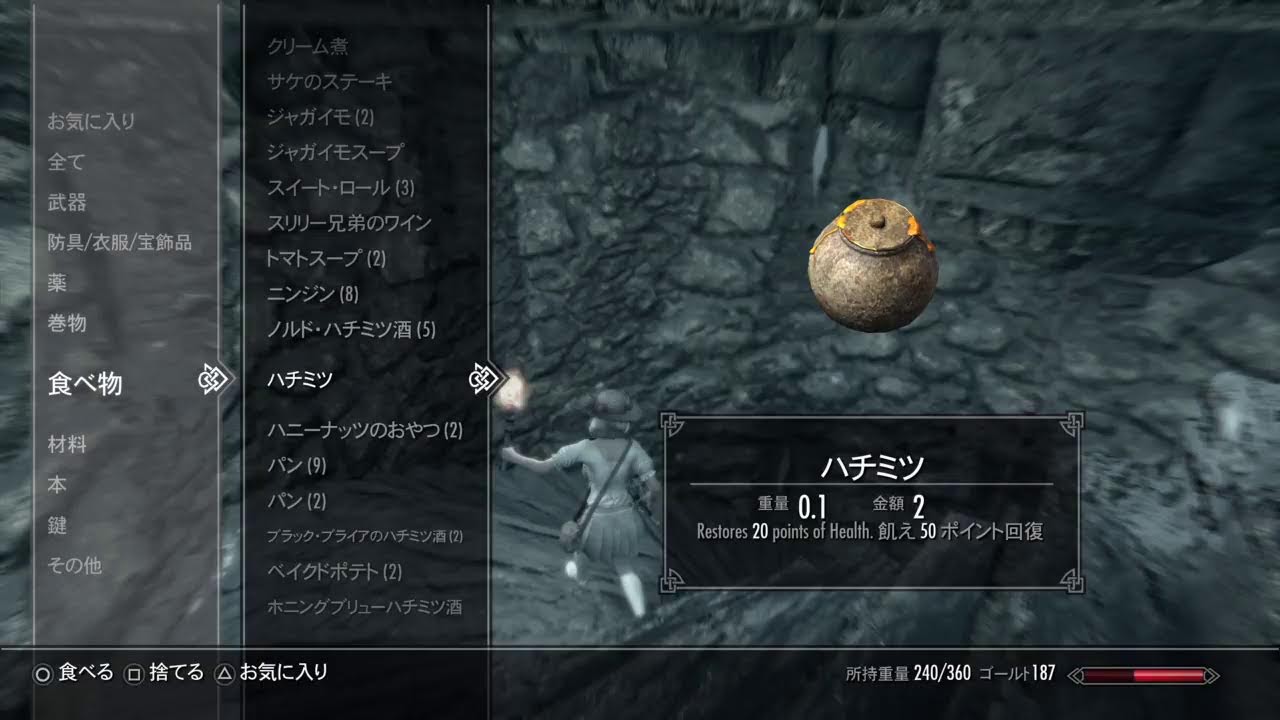Select the 武器 category
The image size is (1280, 720).
tap(67, 203)
